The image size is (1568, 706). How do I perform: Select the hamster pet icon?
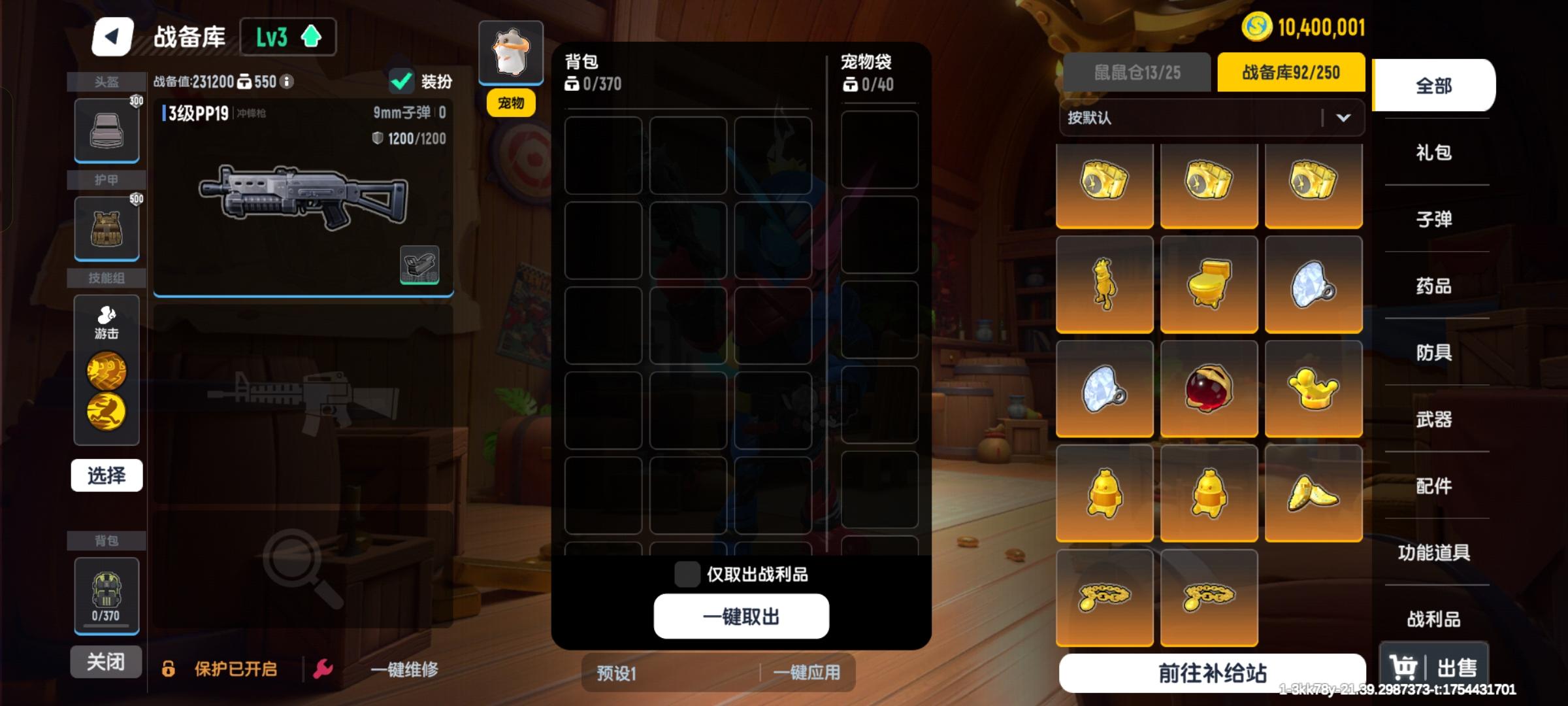(511, 52)
